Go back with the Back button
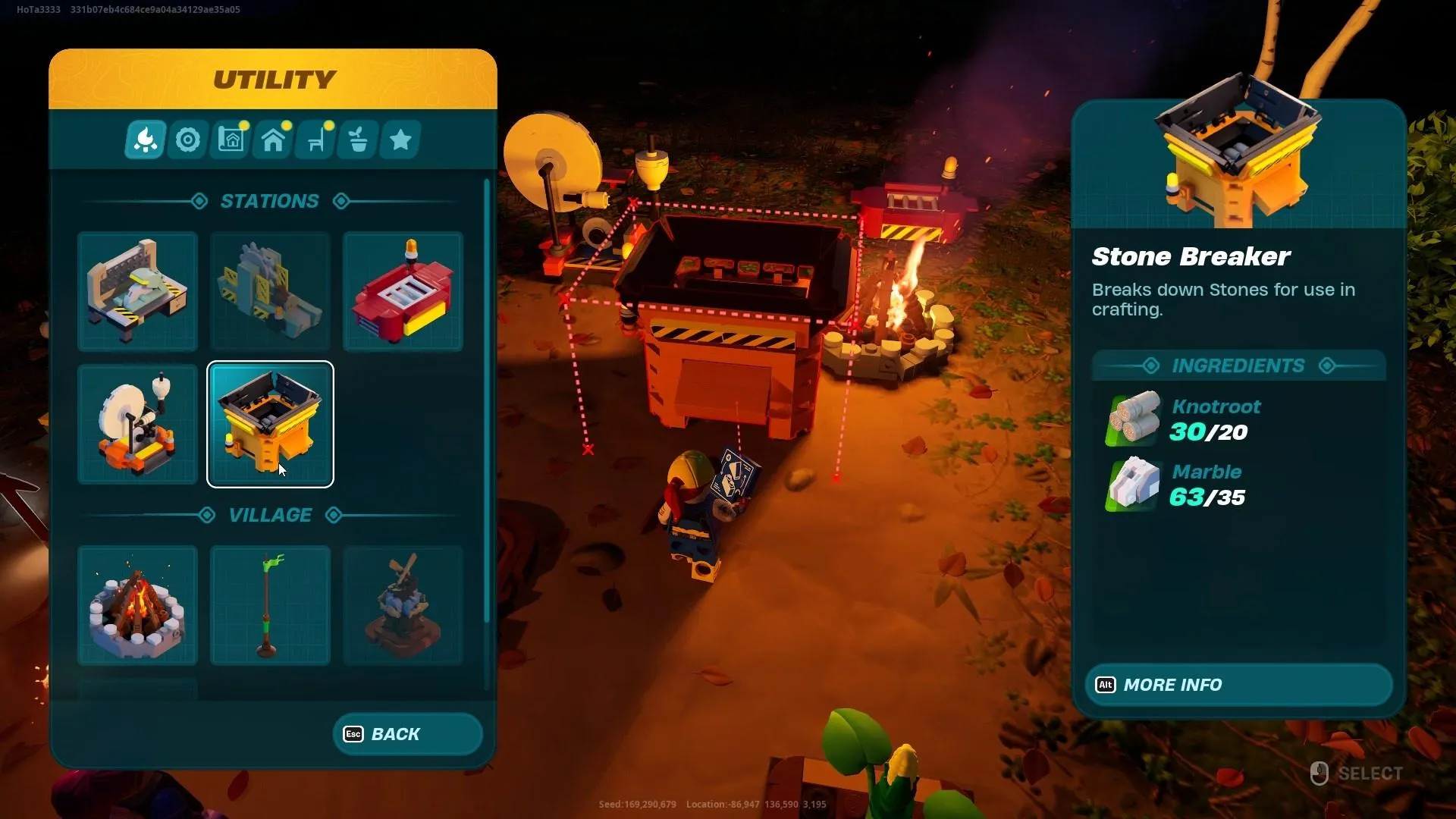The height and width of the screenshot is (819, 1456). (x=407, y=734)
